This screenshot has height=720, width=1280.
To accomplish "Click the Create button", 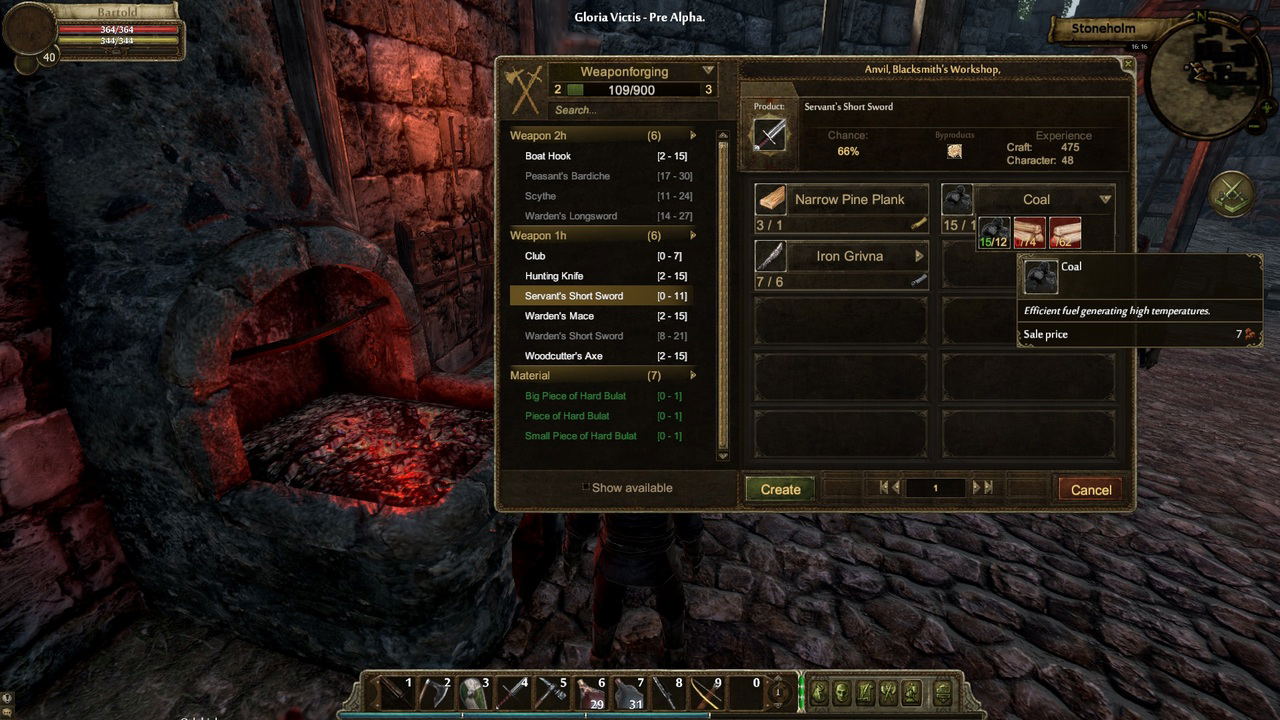I will click(x=780, y=489).
